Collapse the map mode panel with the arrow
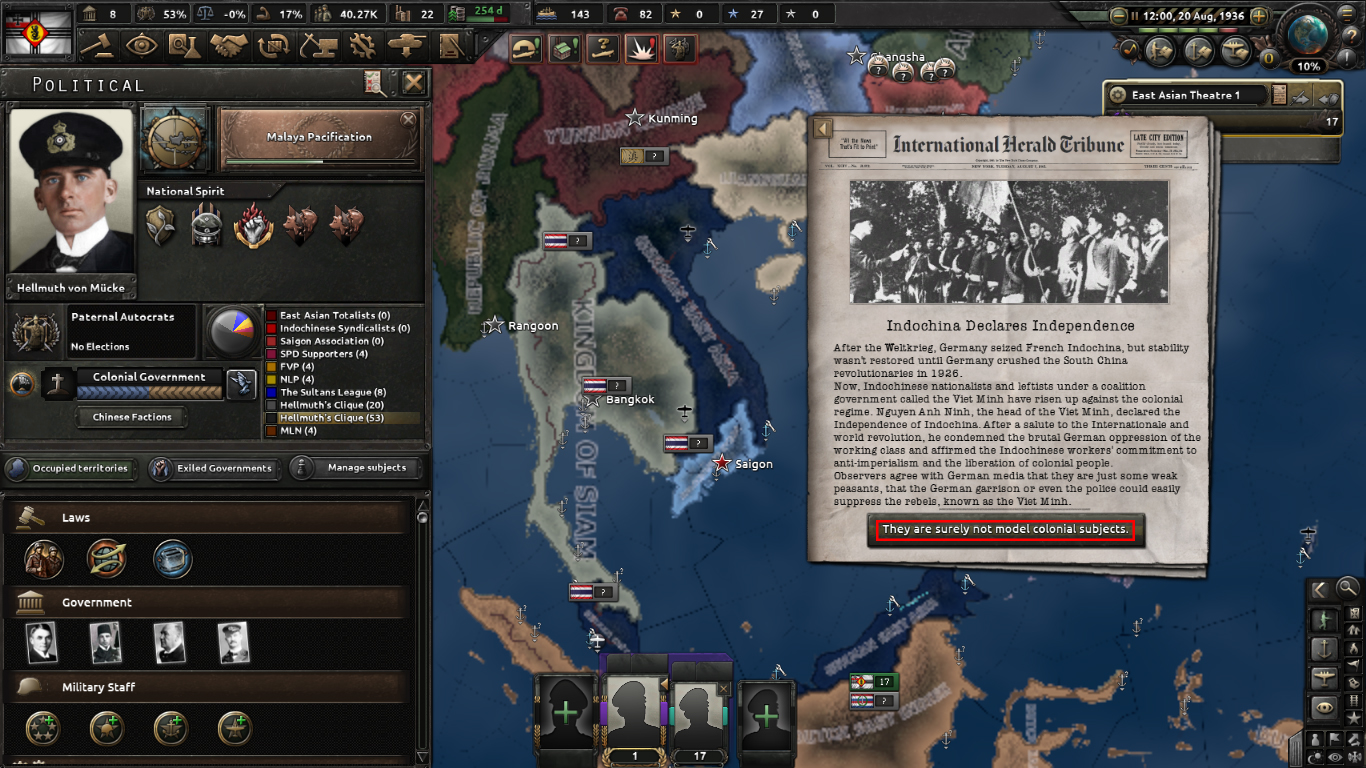This screenshot has height=768, width=1366. 1318,589
